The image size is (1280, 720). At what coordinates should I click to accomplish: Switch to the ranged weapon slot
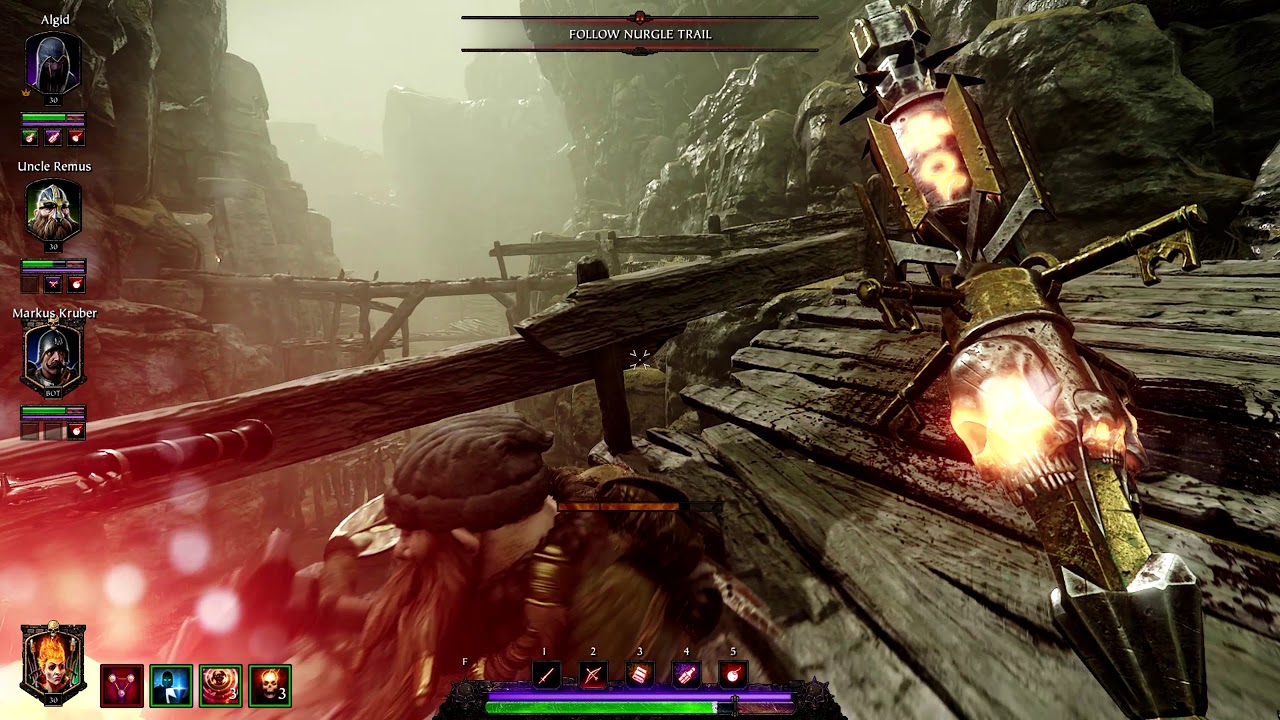pyautogui.click(x=593, y=676)
